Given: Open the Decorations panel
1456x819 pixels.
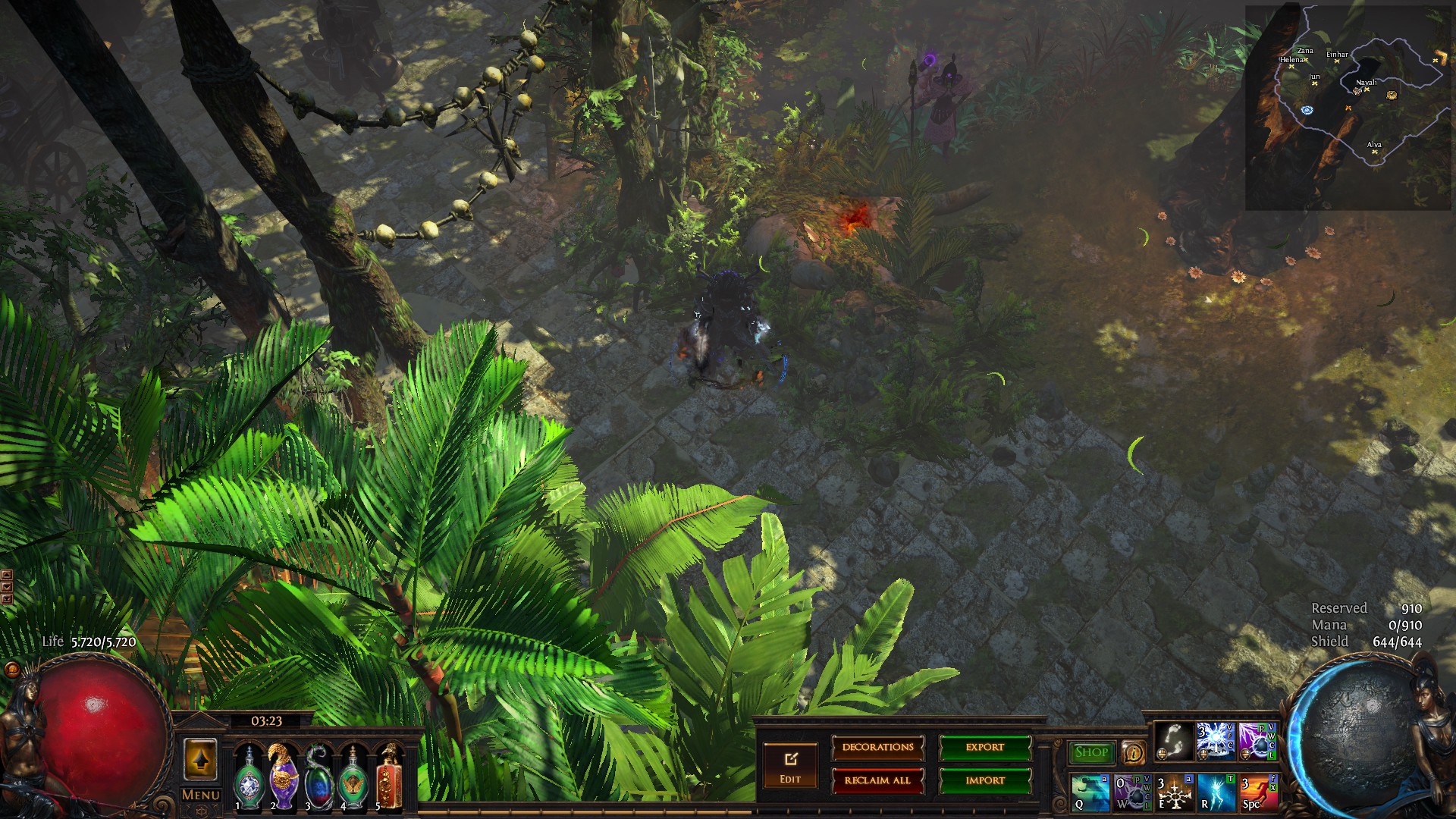Looking at the screenshot, I should (877, 748).
